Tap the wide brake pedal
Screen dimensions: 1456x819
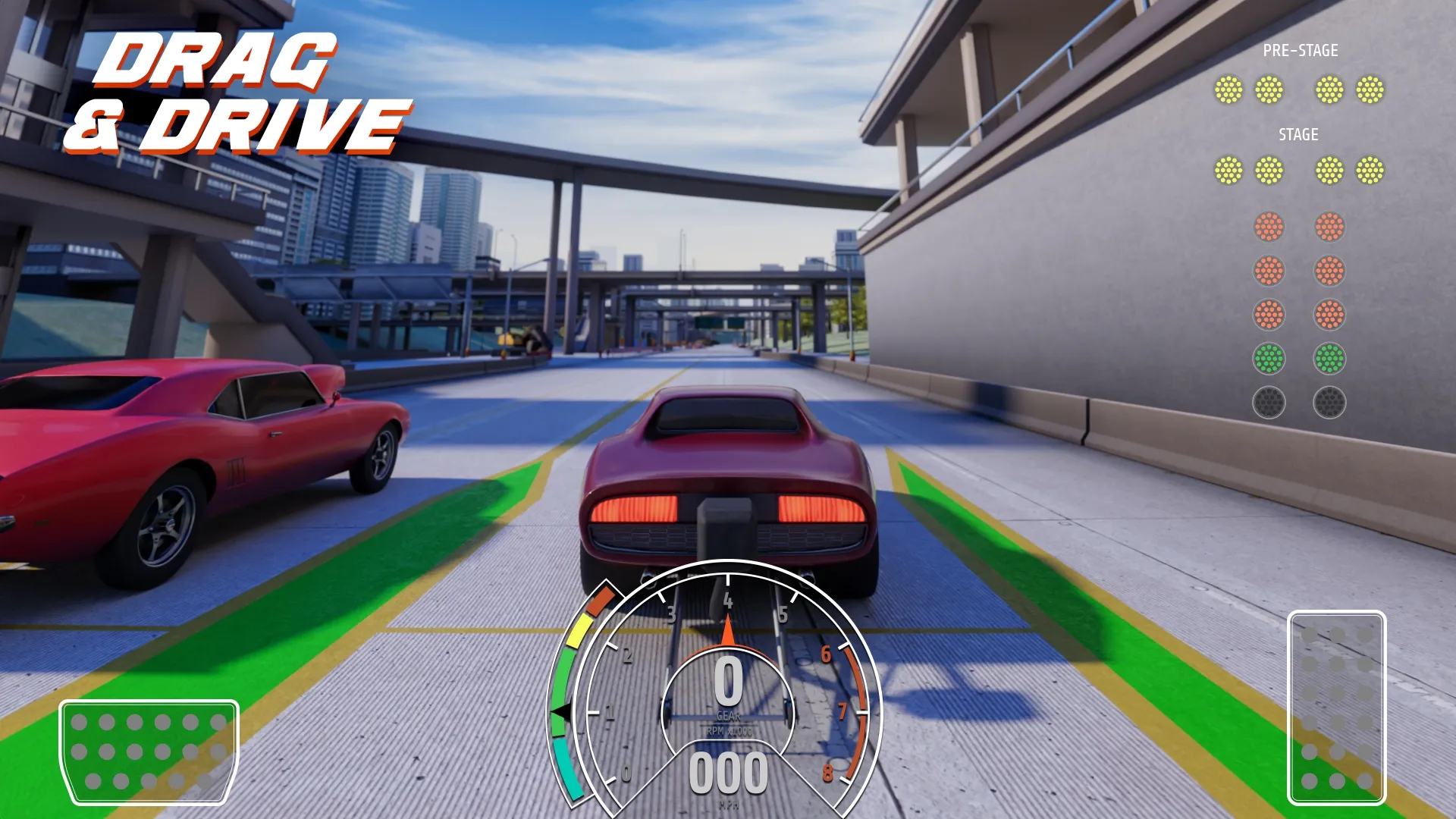[149, 751]
